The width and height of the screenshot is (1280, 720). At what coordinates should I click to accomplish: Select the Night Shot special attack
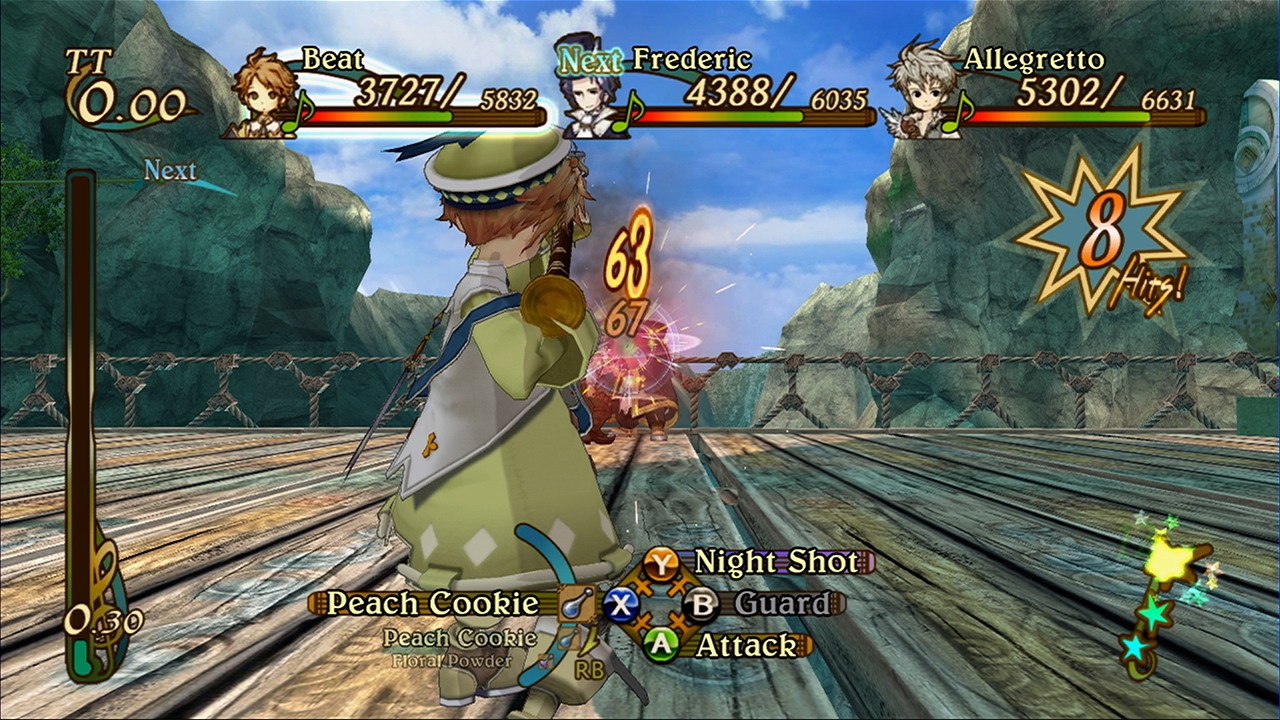point(775,562)
